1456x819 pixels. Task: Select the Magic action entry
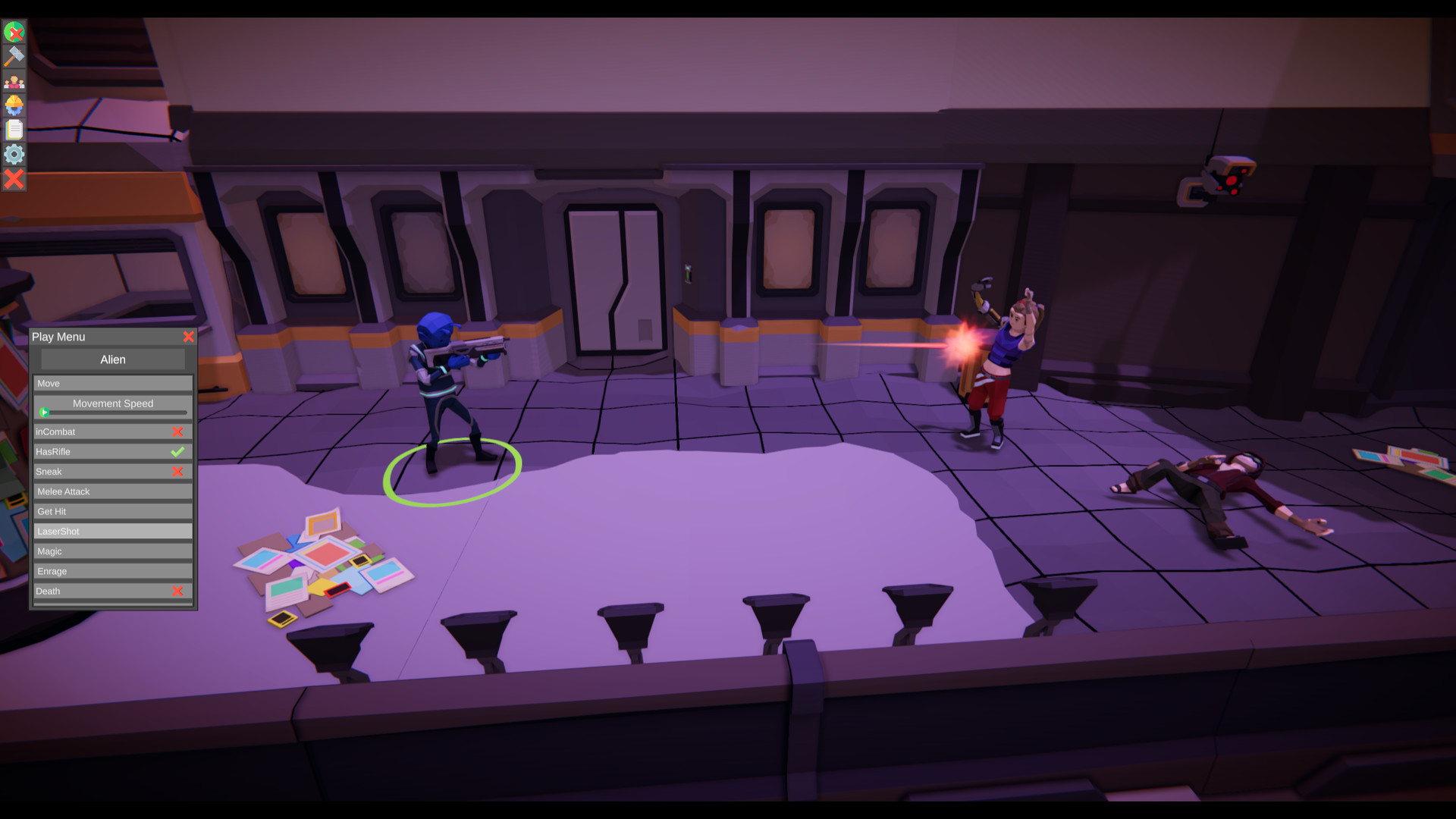pyautogui.click(x=112, y=551)
